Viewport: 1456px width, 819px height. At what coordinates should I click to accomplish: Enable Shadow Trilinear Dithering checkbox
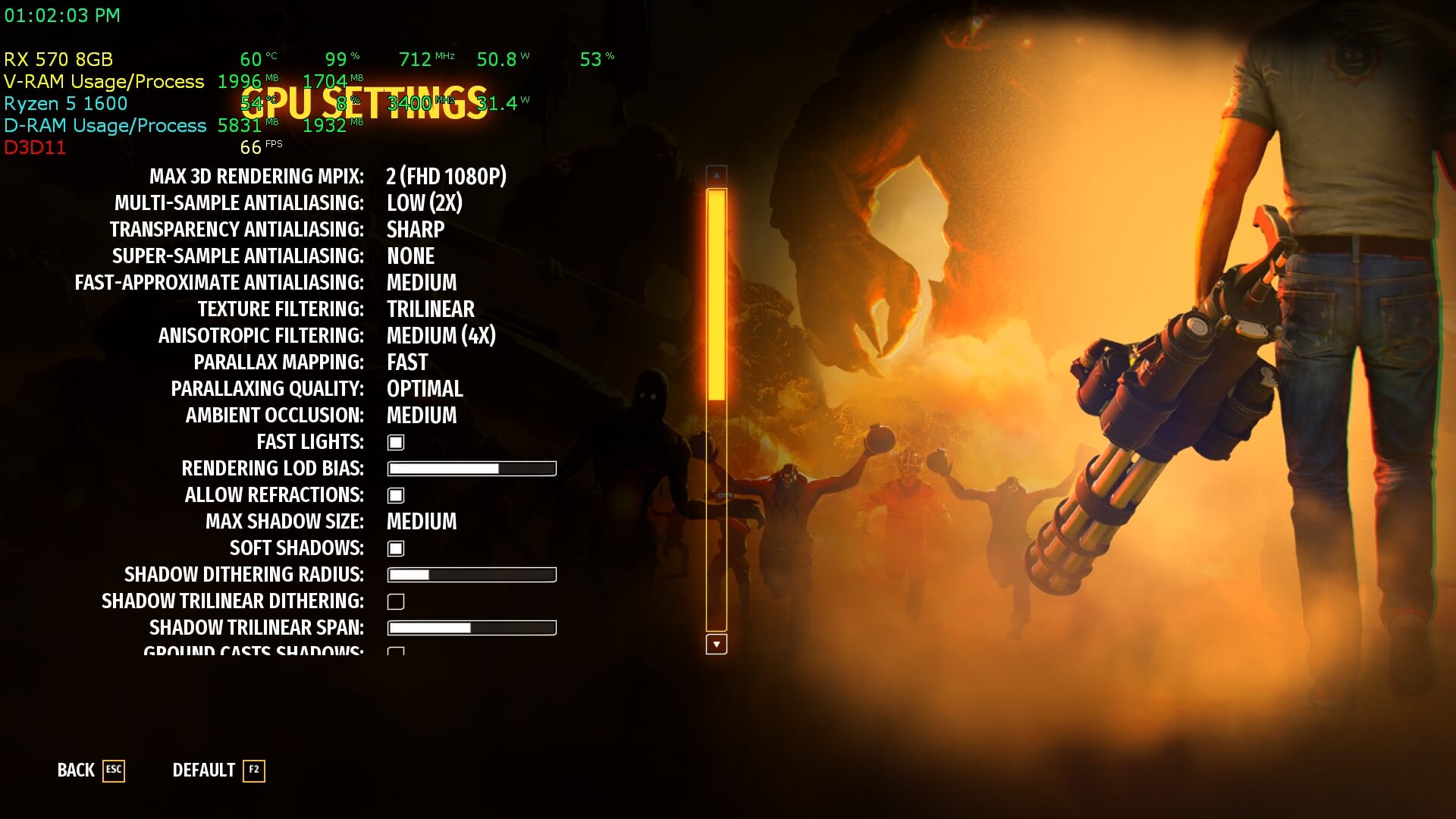pos(396,601)
